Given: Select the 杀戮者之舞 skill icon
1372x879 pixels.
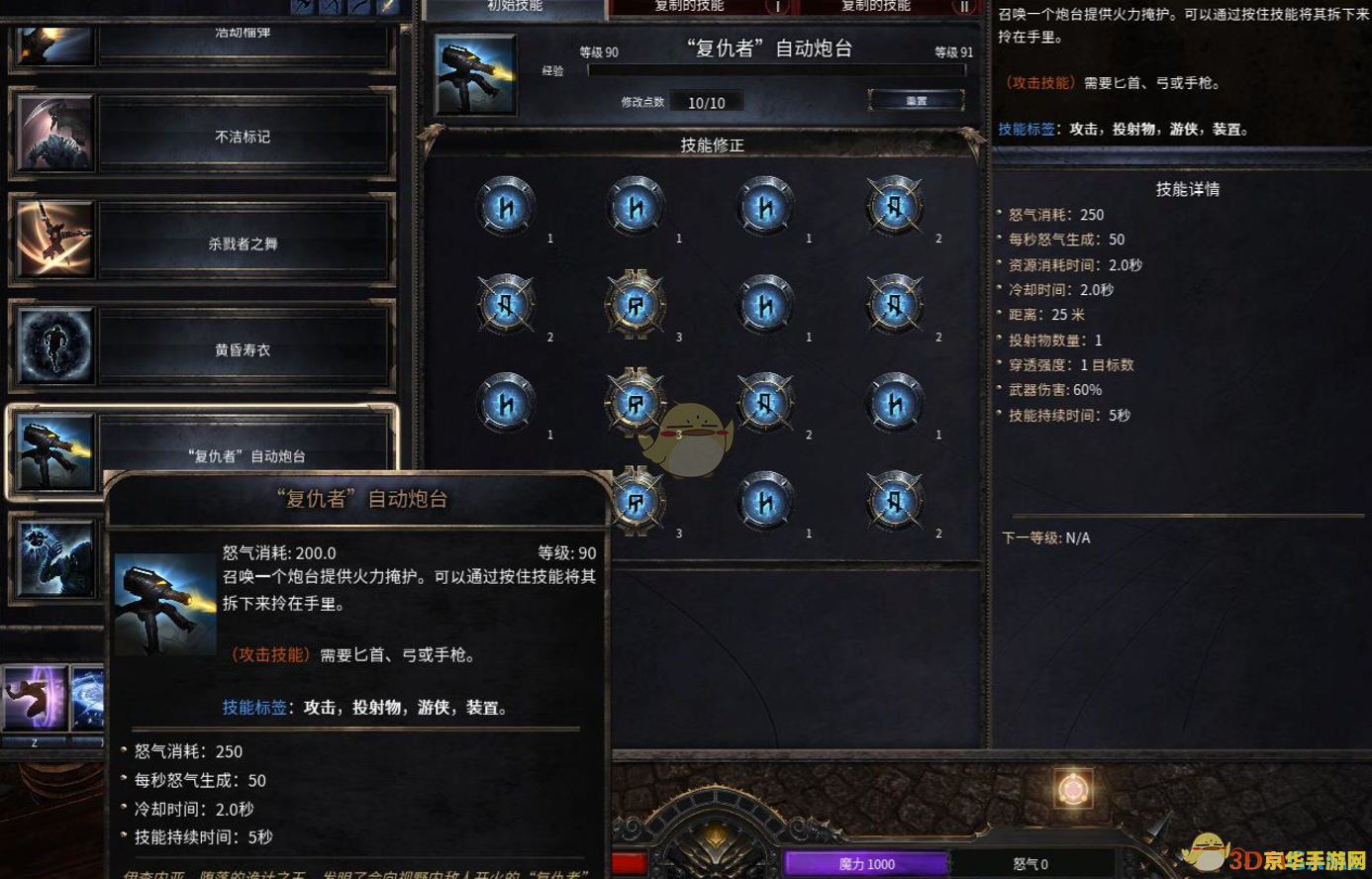Looking at the screenshot, I should [54, 243].
